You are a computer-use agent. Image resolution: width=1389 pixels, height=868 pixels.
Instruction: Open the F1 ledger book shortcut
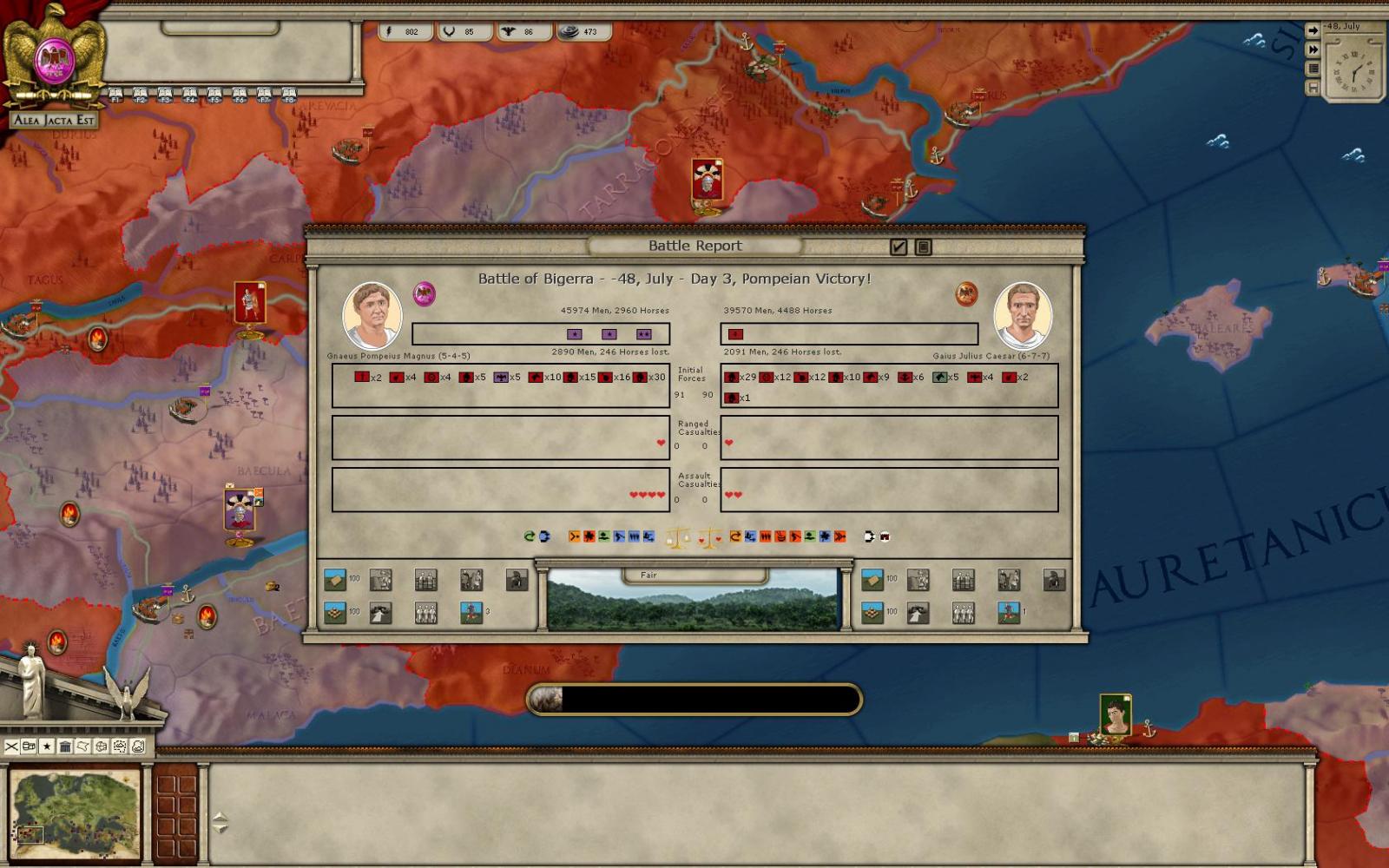point(115,95)
